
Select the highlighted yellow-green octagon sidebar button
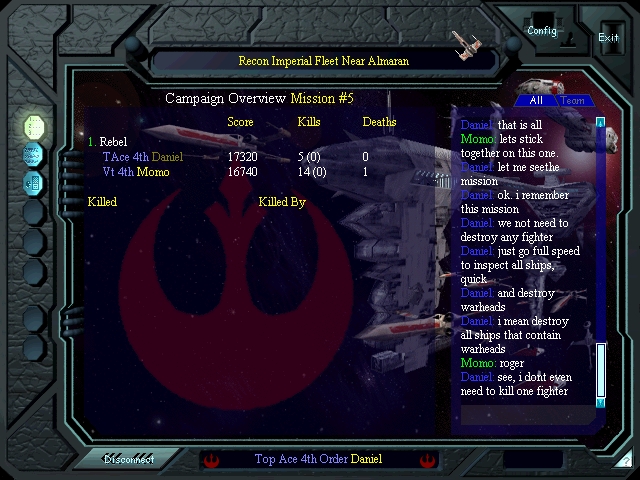click(x=33, y=126)
